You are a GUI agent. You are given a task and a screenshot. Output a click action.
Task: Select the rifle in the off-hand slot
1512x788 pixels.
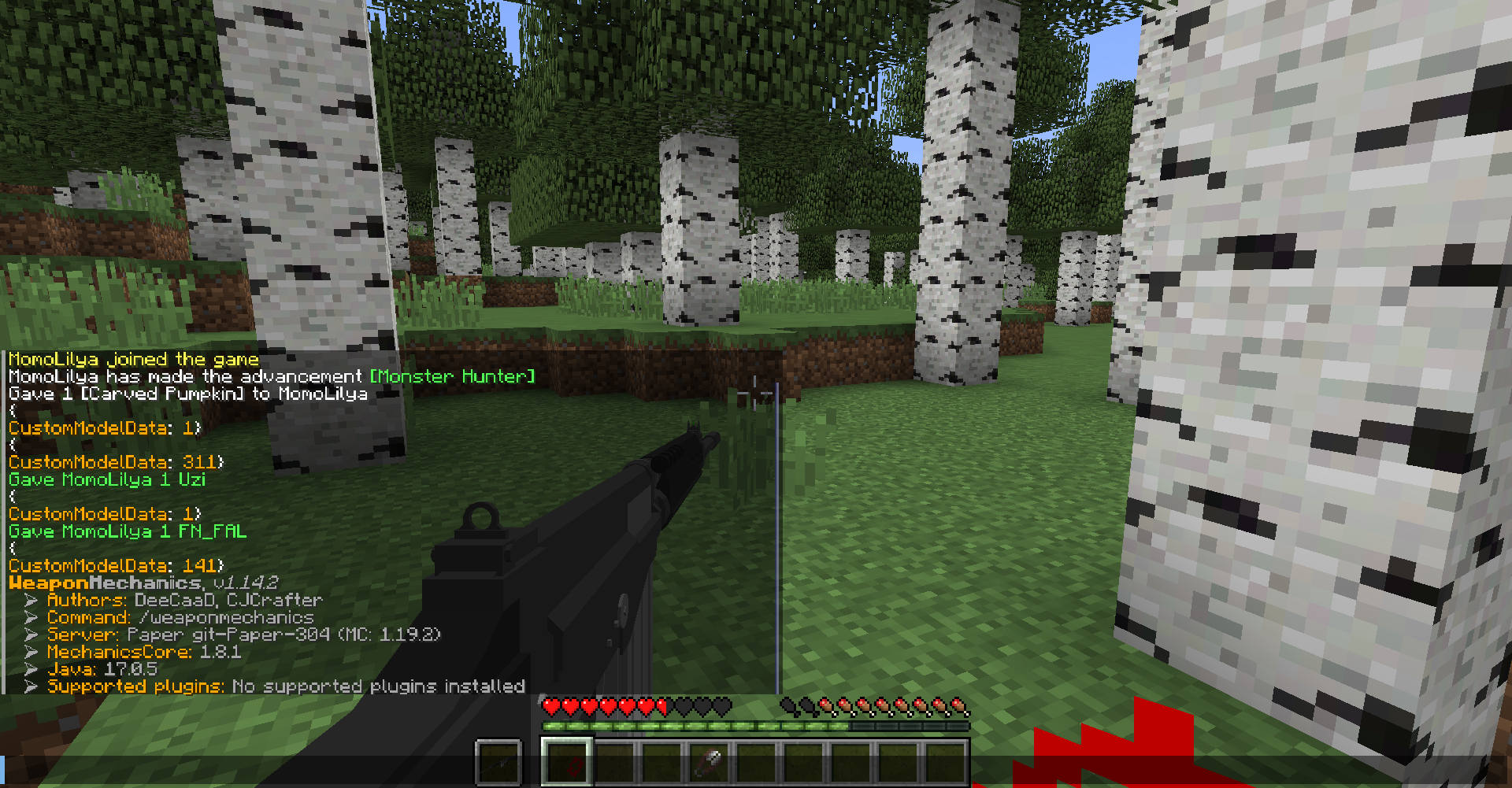coord(498,760)
